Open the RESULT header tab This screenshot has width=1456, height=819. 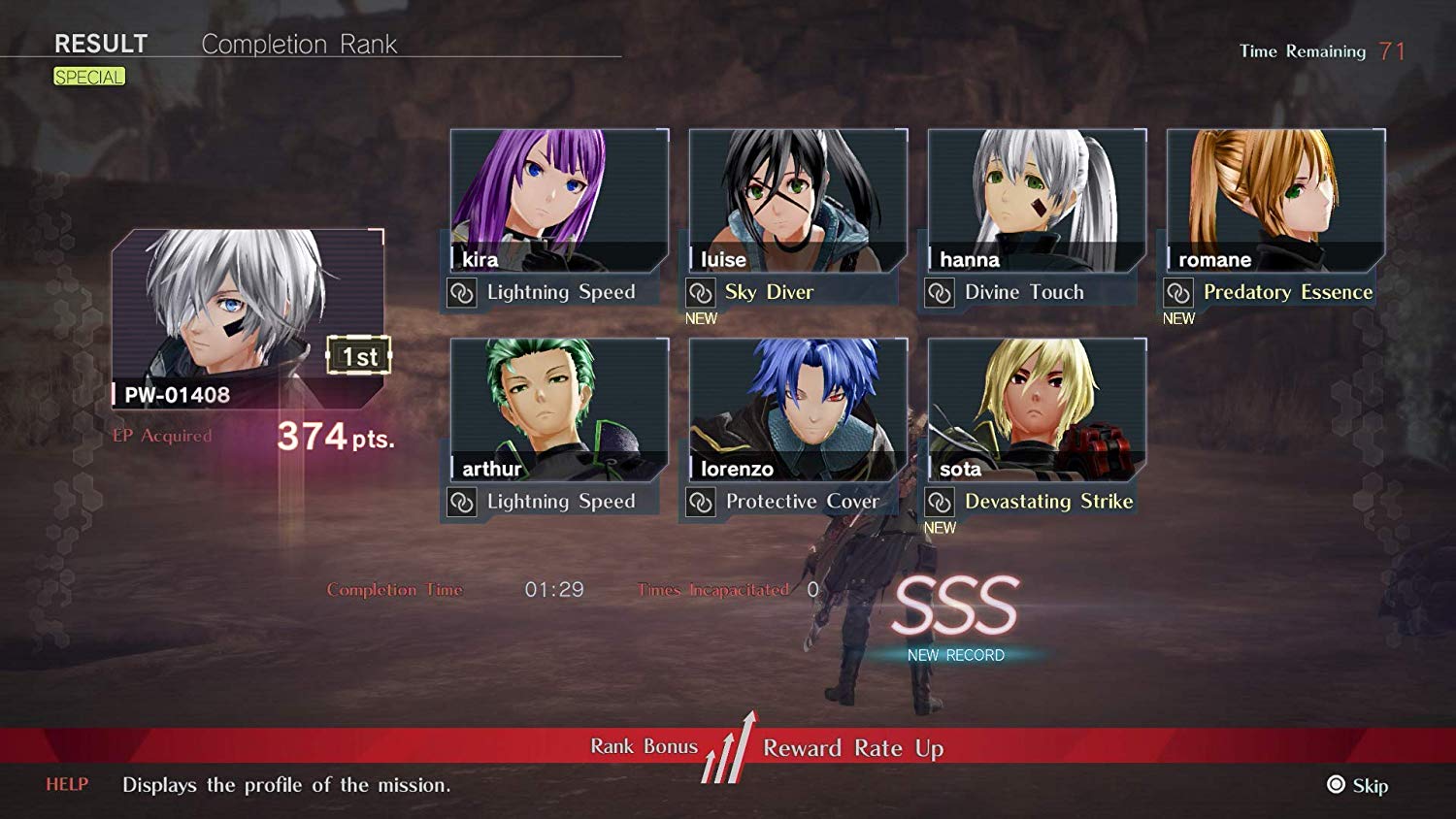(x=101, y=43)
